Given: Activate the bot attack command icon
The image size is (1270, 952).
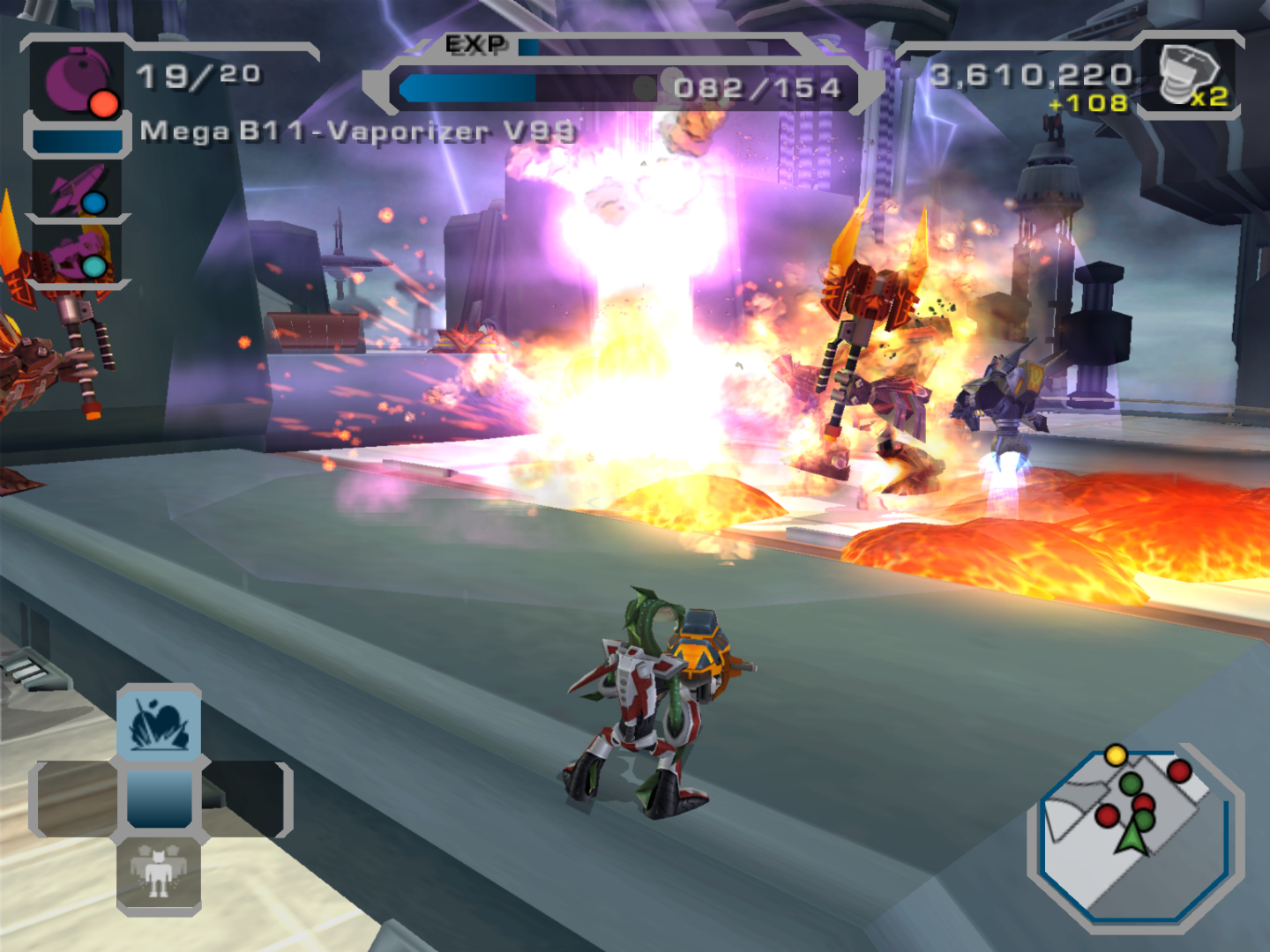Looking at the screenshot, I should [159, 723].
